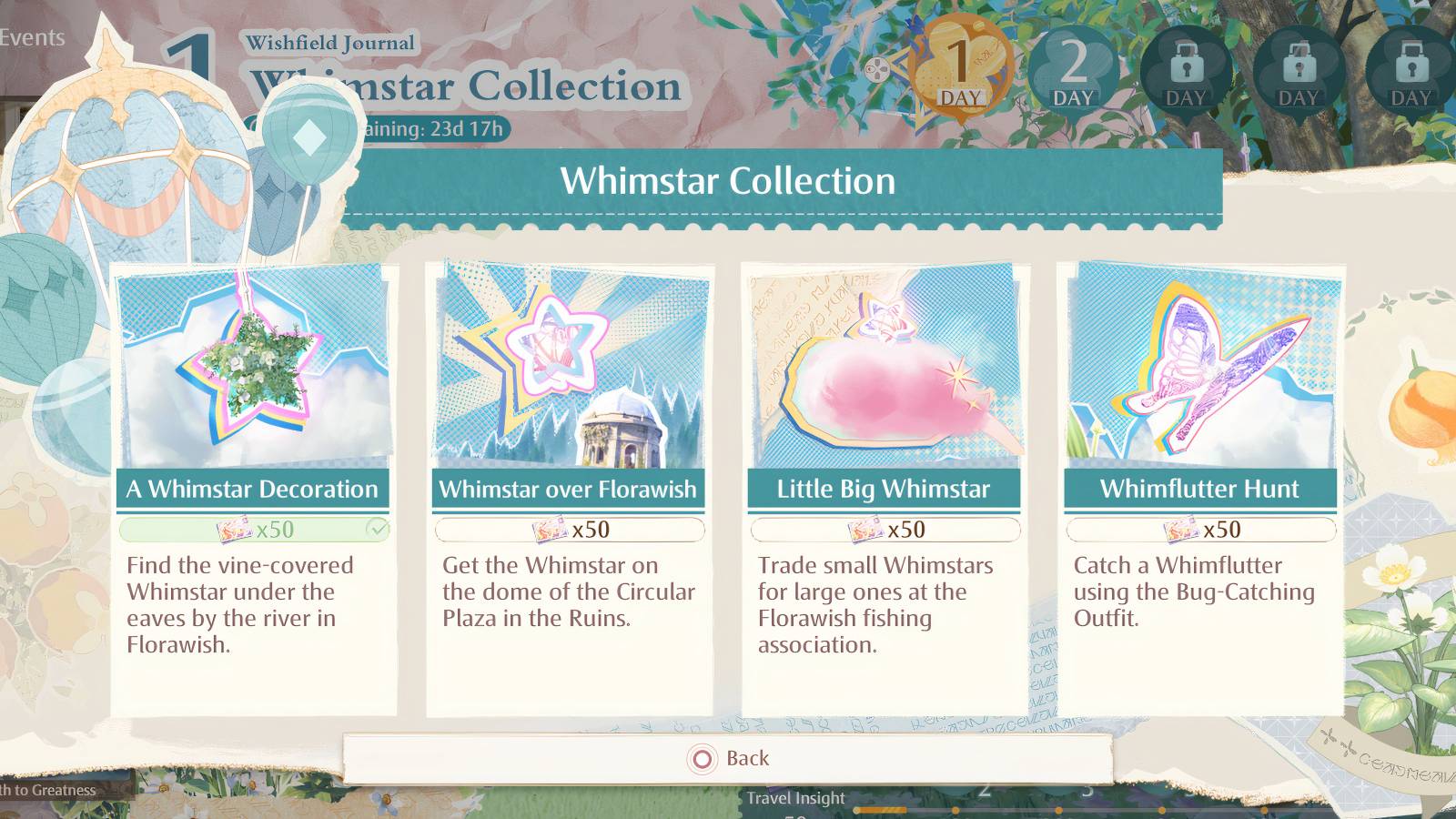1456x819 pixels.
Task: Open the Day 2 reward icon
Action: point(1075,67)
